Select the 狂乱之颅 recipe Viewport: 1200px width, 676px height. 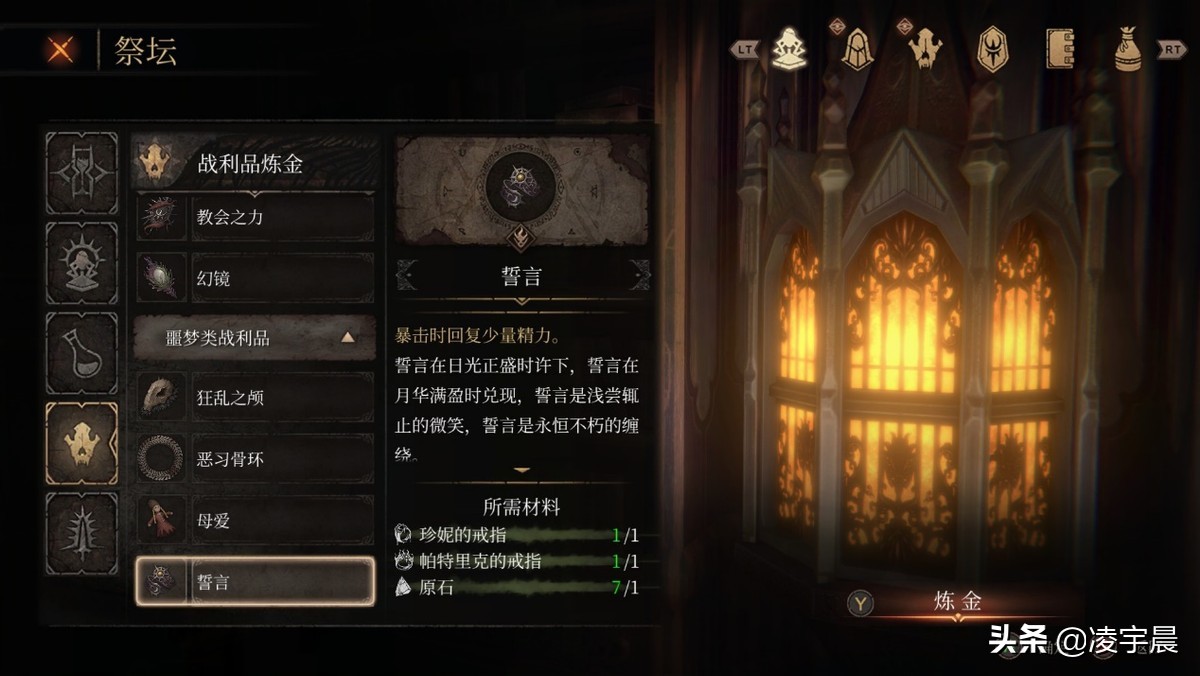(x=255, y=398)
